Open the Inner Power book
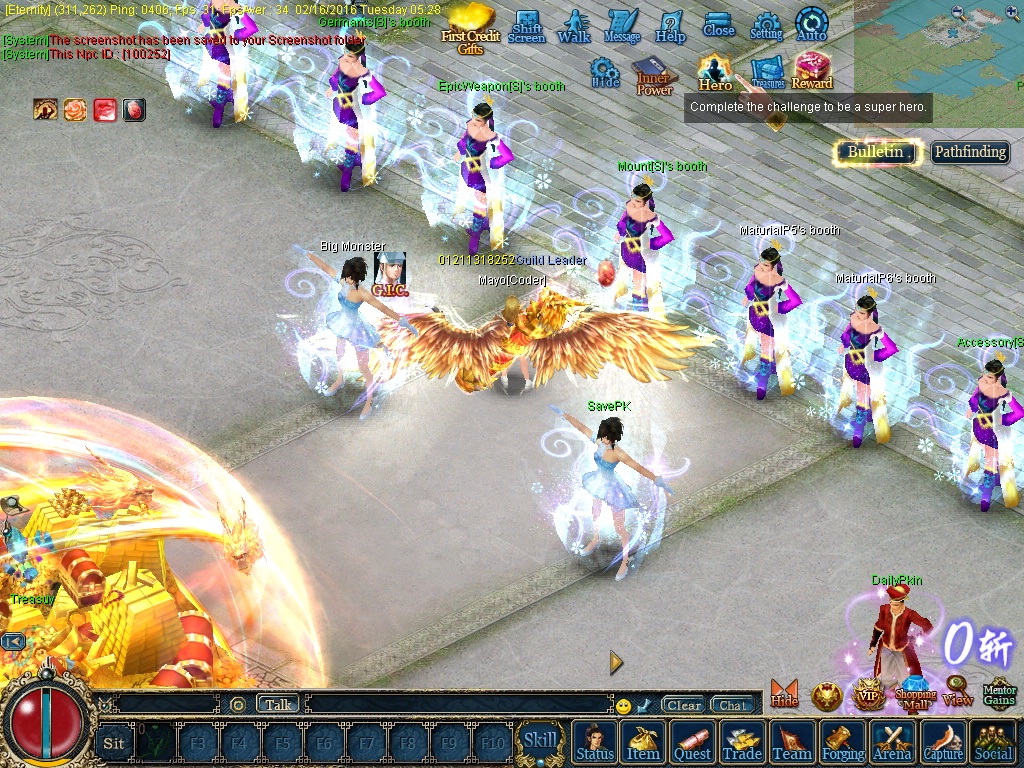Screen dimensions: 1024x768 click(x=654, y=76)
